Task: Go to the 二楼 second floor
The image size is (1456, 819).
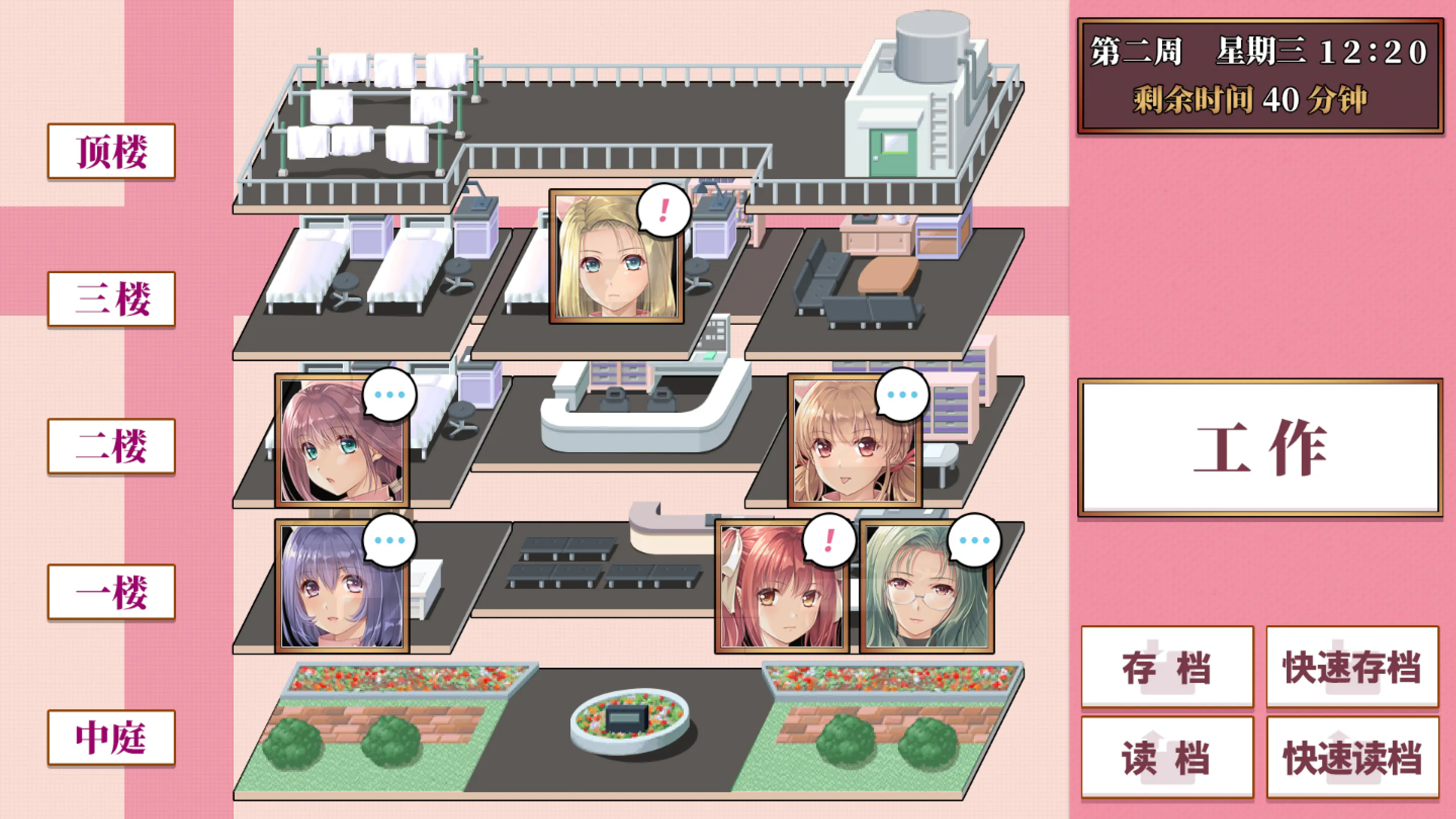Action: click(111, 446)
